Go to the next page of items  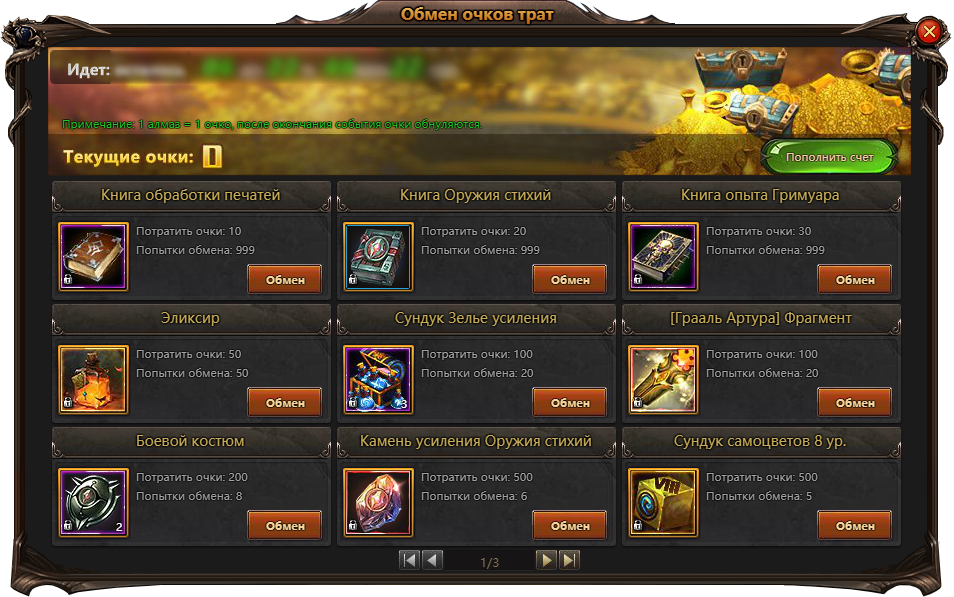[546, 560]
